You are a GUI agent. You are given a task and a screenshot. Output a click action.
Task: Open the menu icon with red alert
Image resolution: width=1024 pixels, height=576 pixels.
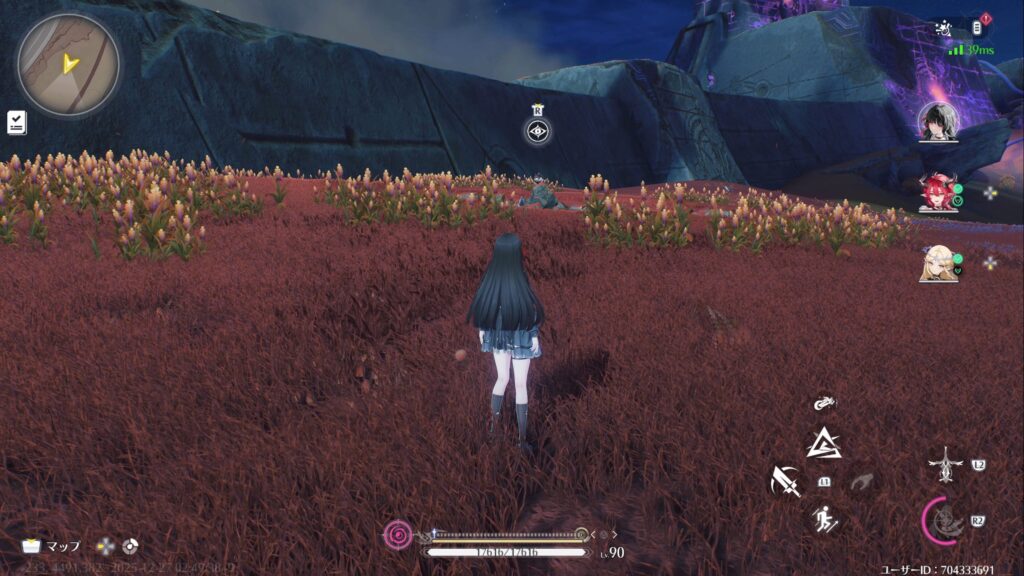[x=979, y=27]
